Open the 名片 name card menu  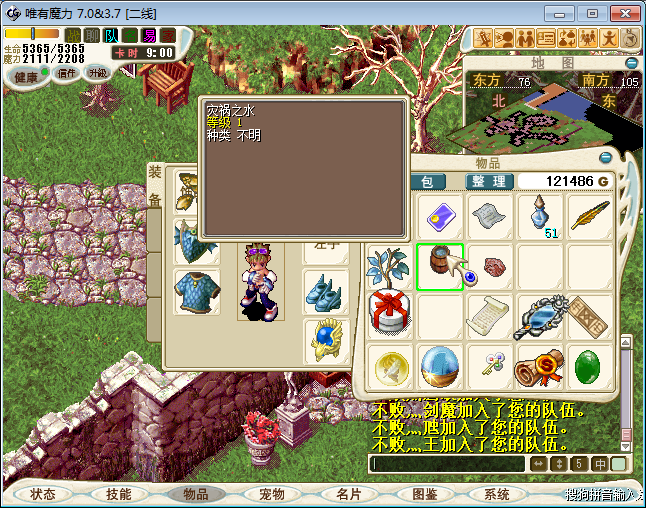[x=348, y=494]
